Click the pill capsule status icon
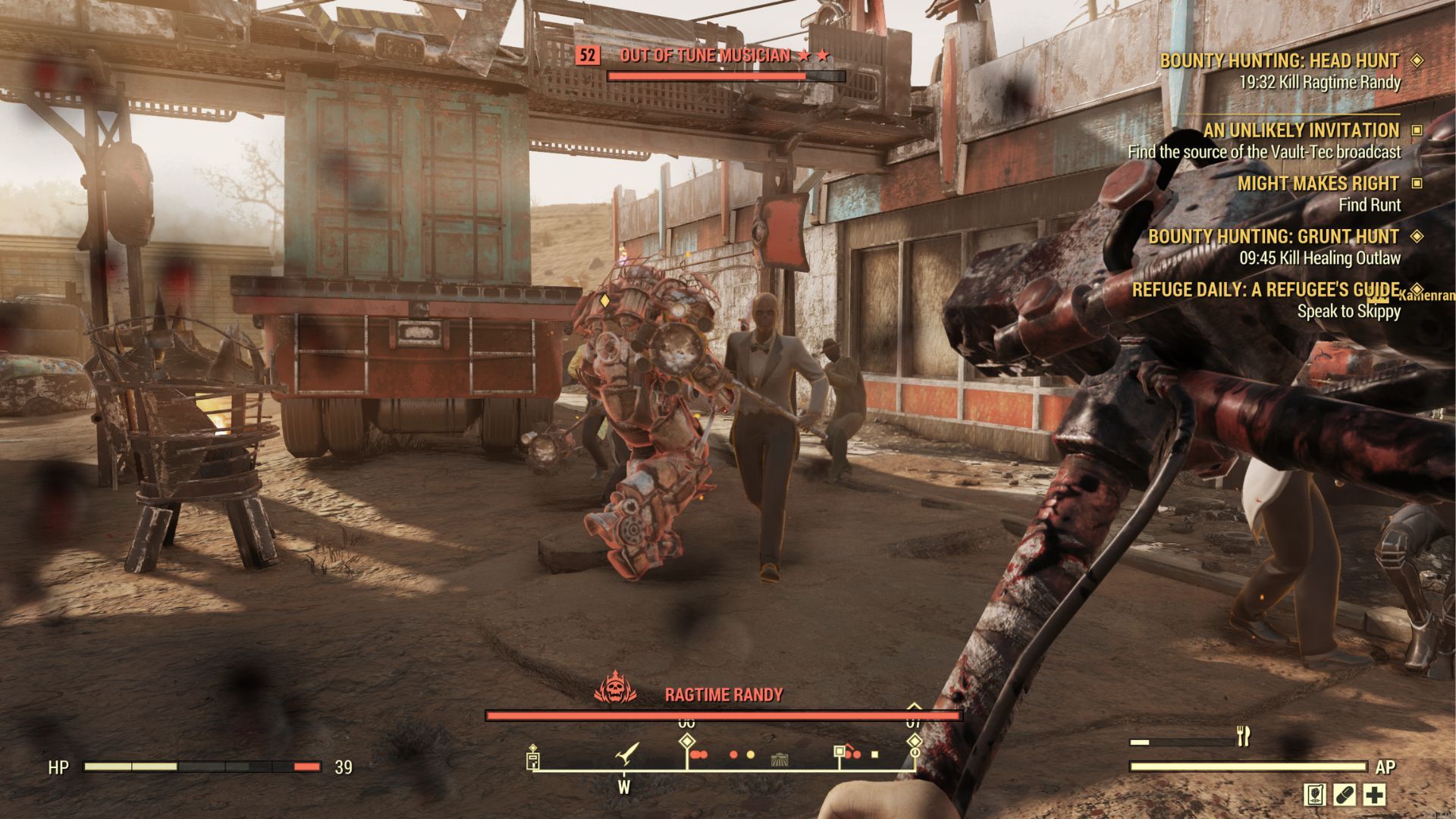 pos(1344,795)
